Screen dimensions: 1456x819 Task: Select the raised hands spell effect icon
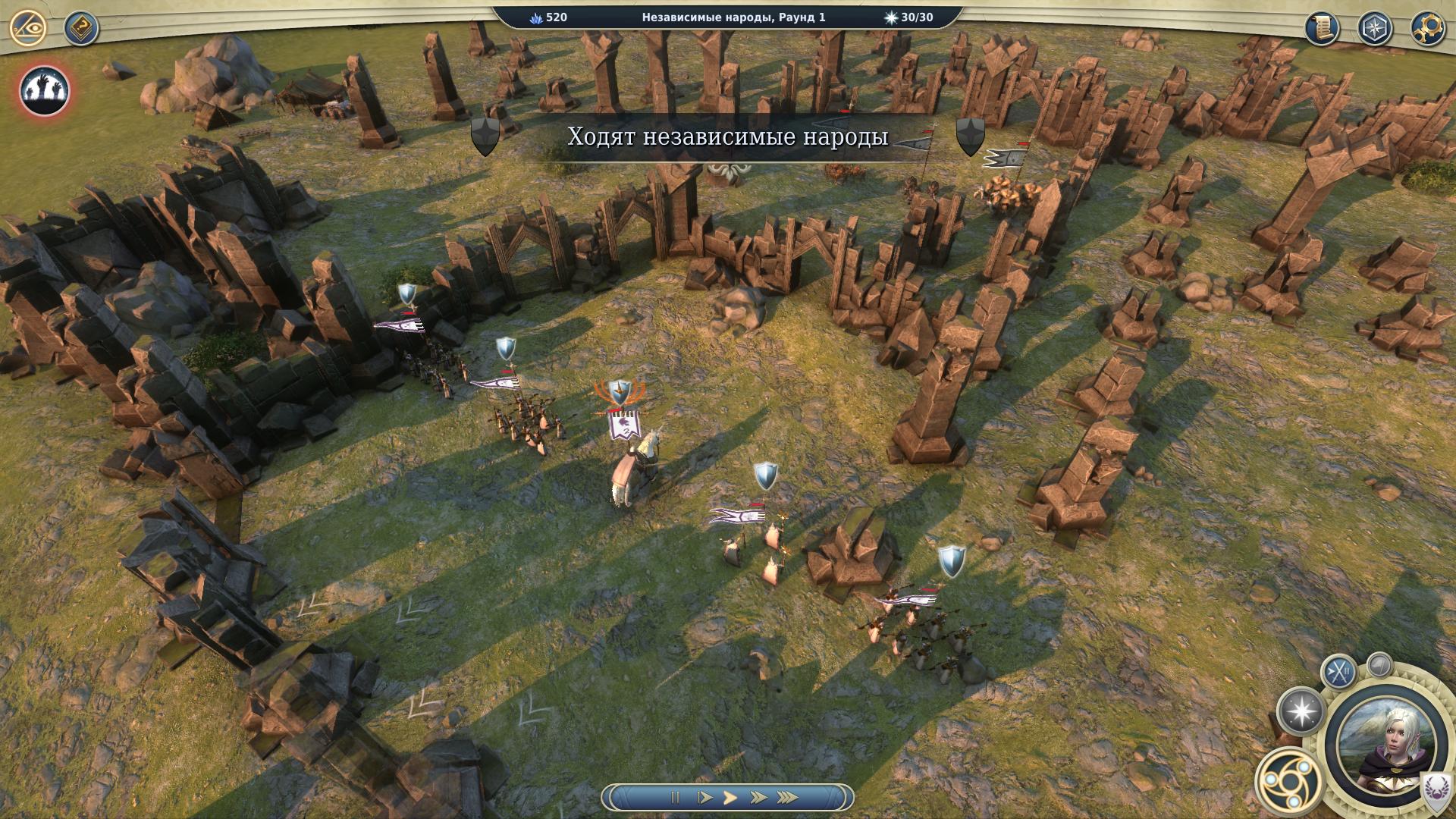[x=45, y=91]
